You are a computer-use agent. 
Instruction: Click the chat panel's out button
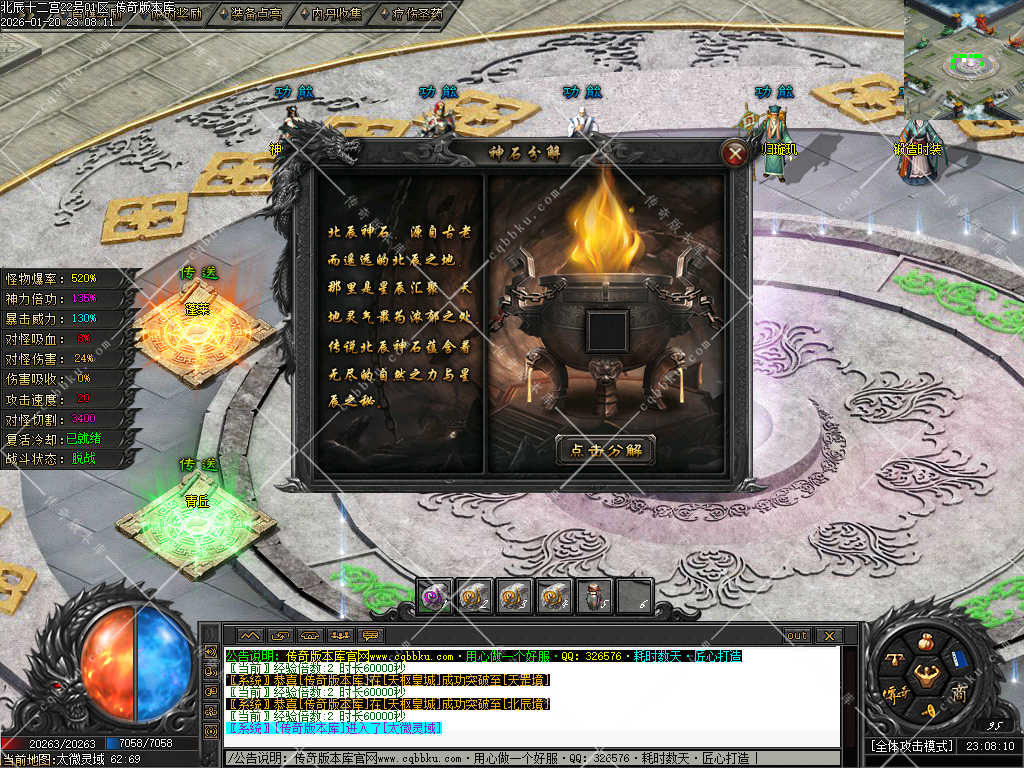click(x=796, y=635)
